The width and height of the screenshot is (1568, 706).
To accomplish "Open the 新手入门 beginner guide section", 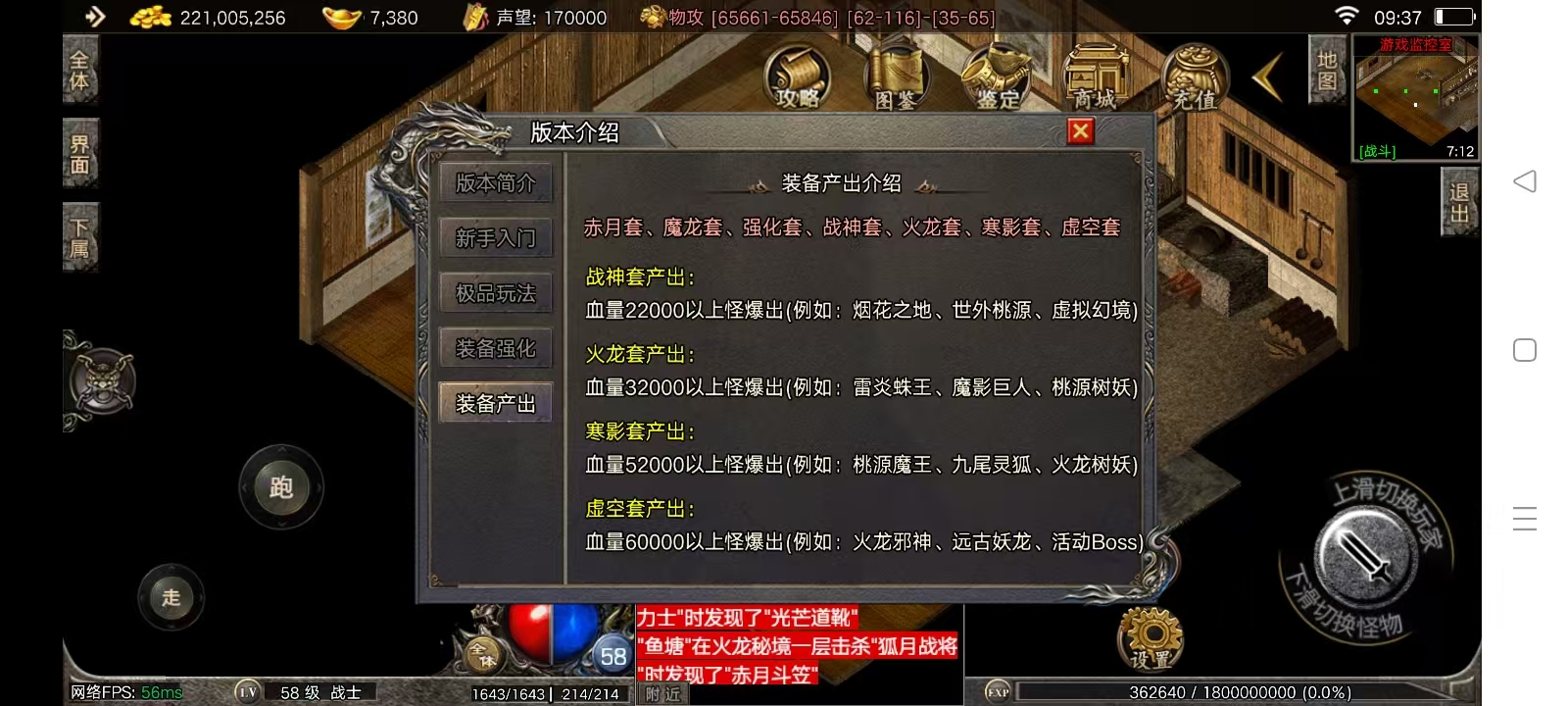I will tap(496, 237).
